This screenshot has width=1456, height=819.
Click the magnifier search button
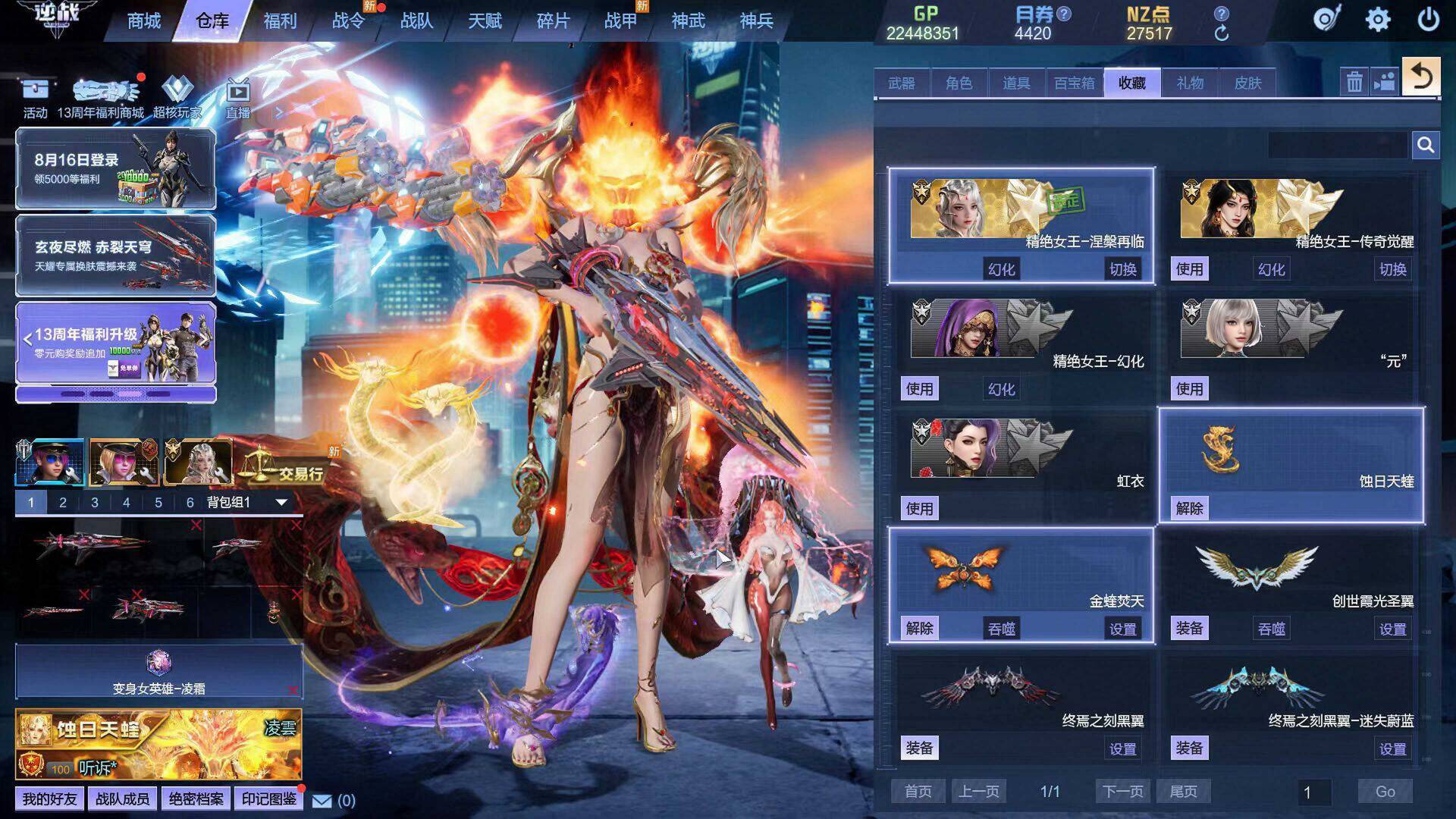pyautogui.click(x=1426, y=145)
